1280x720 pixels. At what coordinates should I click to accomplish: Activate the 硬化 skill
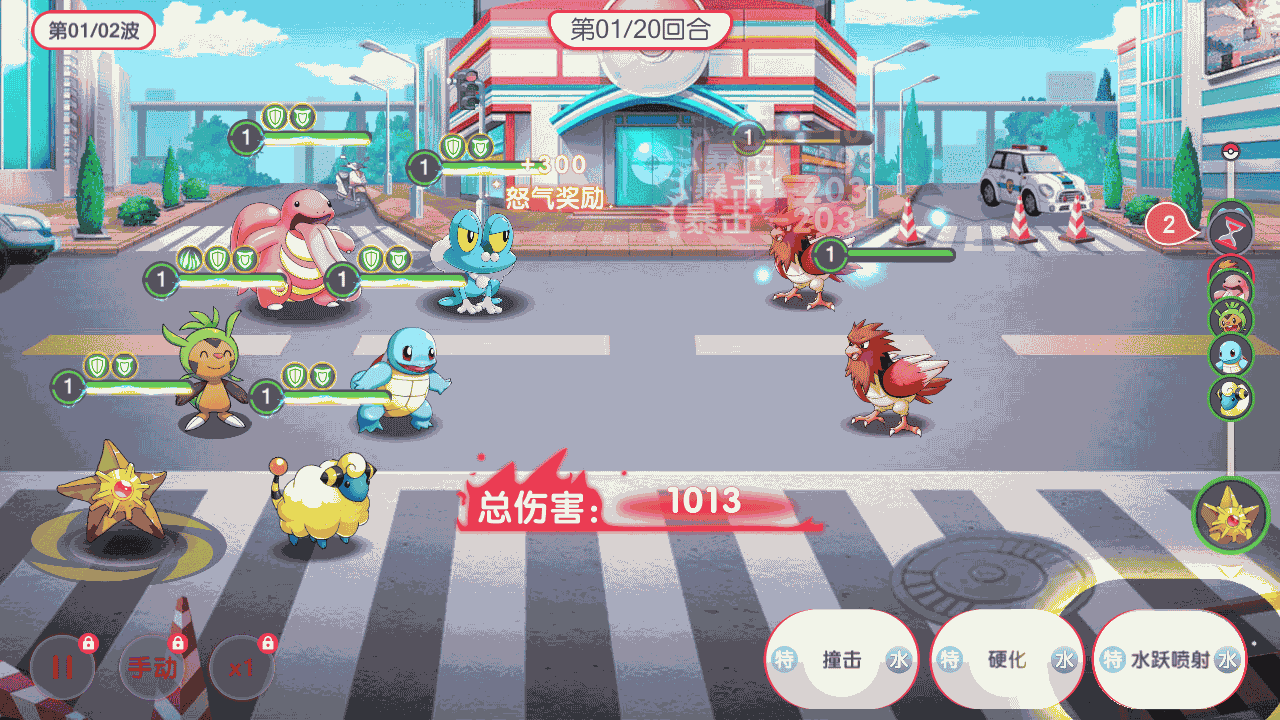1007,660
